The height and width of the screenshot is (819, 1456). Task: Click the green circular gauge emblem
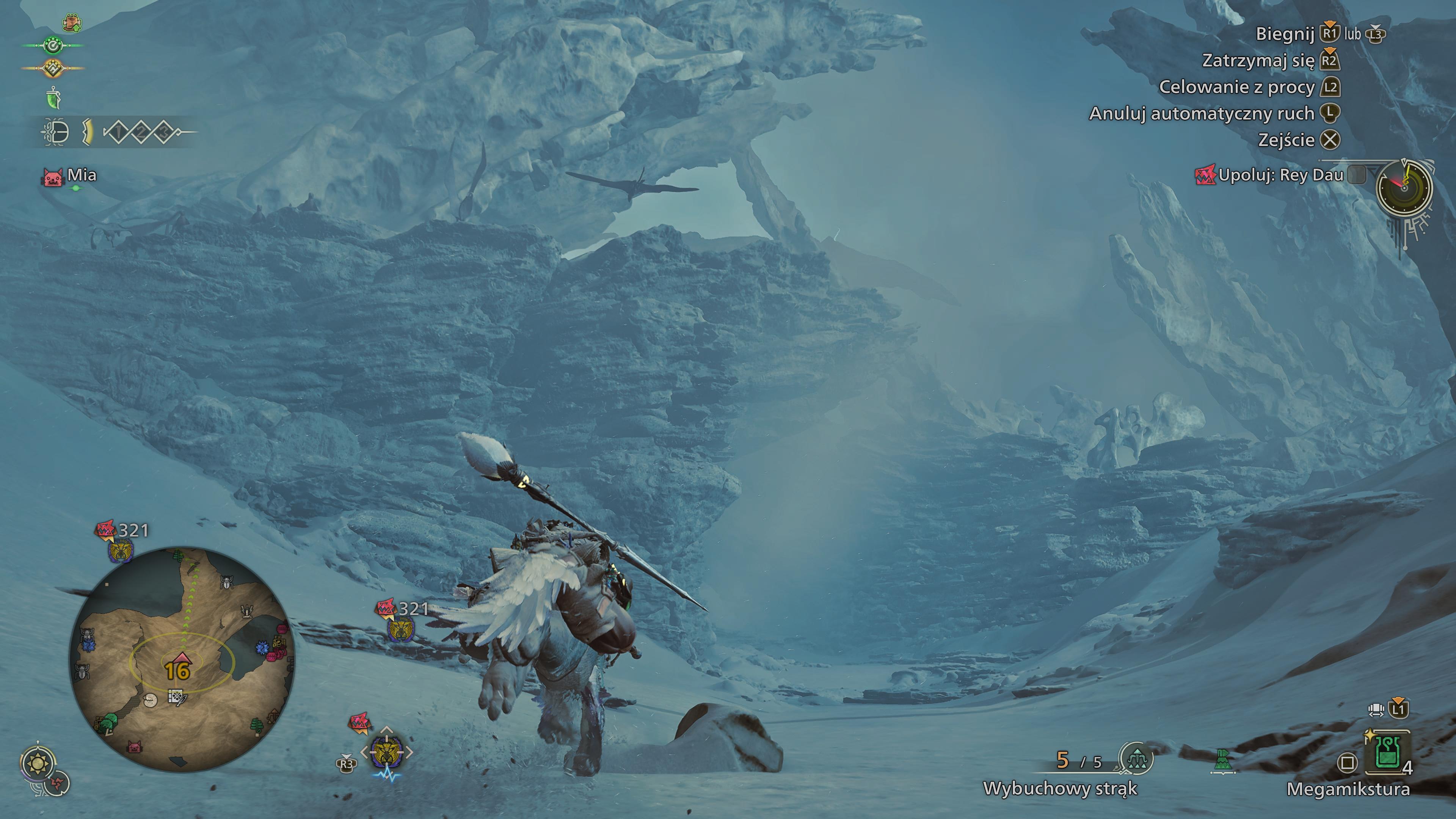[53, 45]
